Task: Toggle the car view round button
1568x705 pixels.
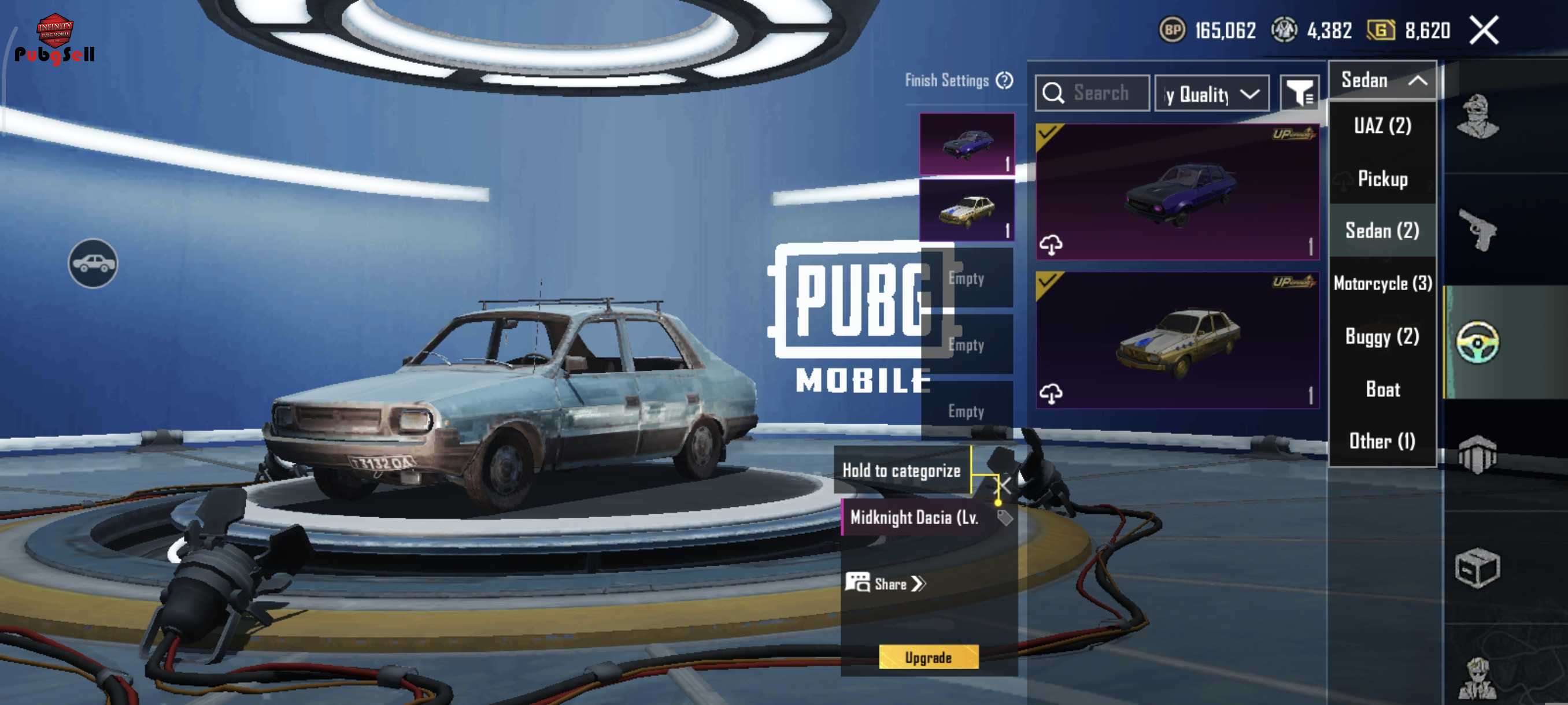Action: coord(93,264)
